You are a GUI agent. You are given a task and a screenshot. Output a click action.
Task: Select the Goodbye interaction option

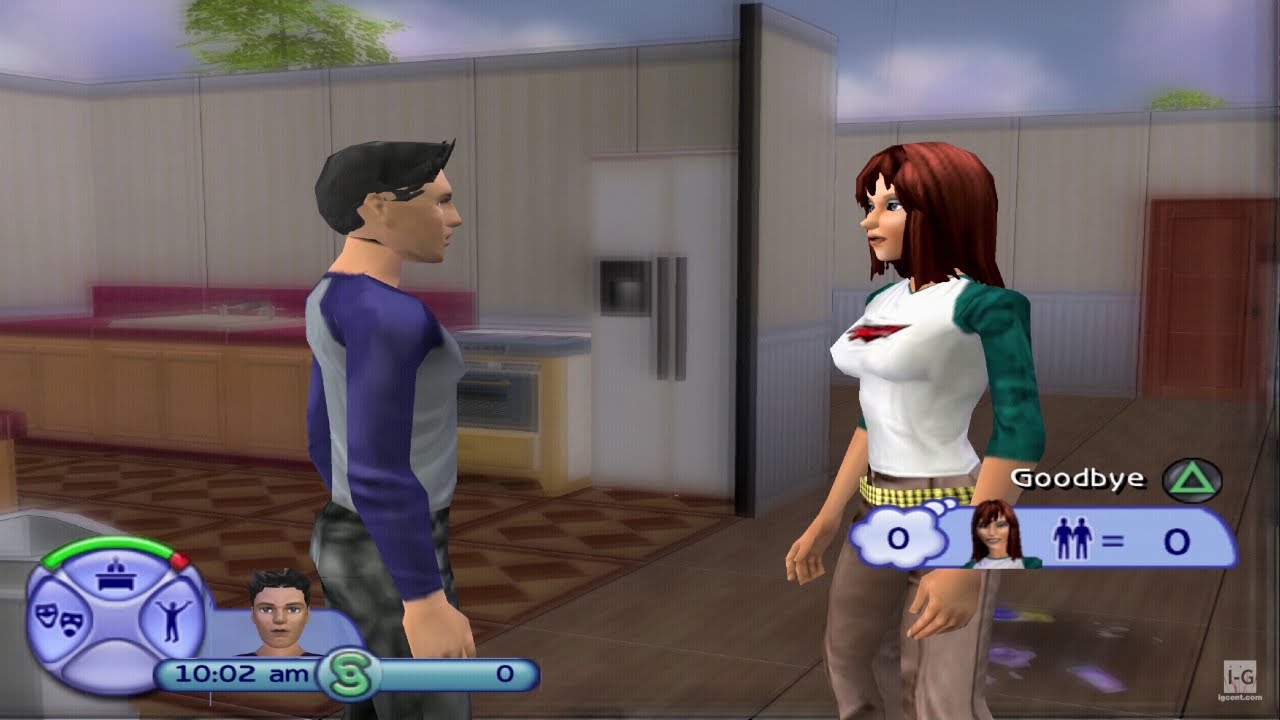pos(1078,478)
